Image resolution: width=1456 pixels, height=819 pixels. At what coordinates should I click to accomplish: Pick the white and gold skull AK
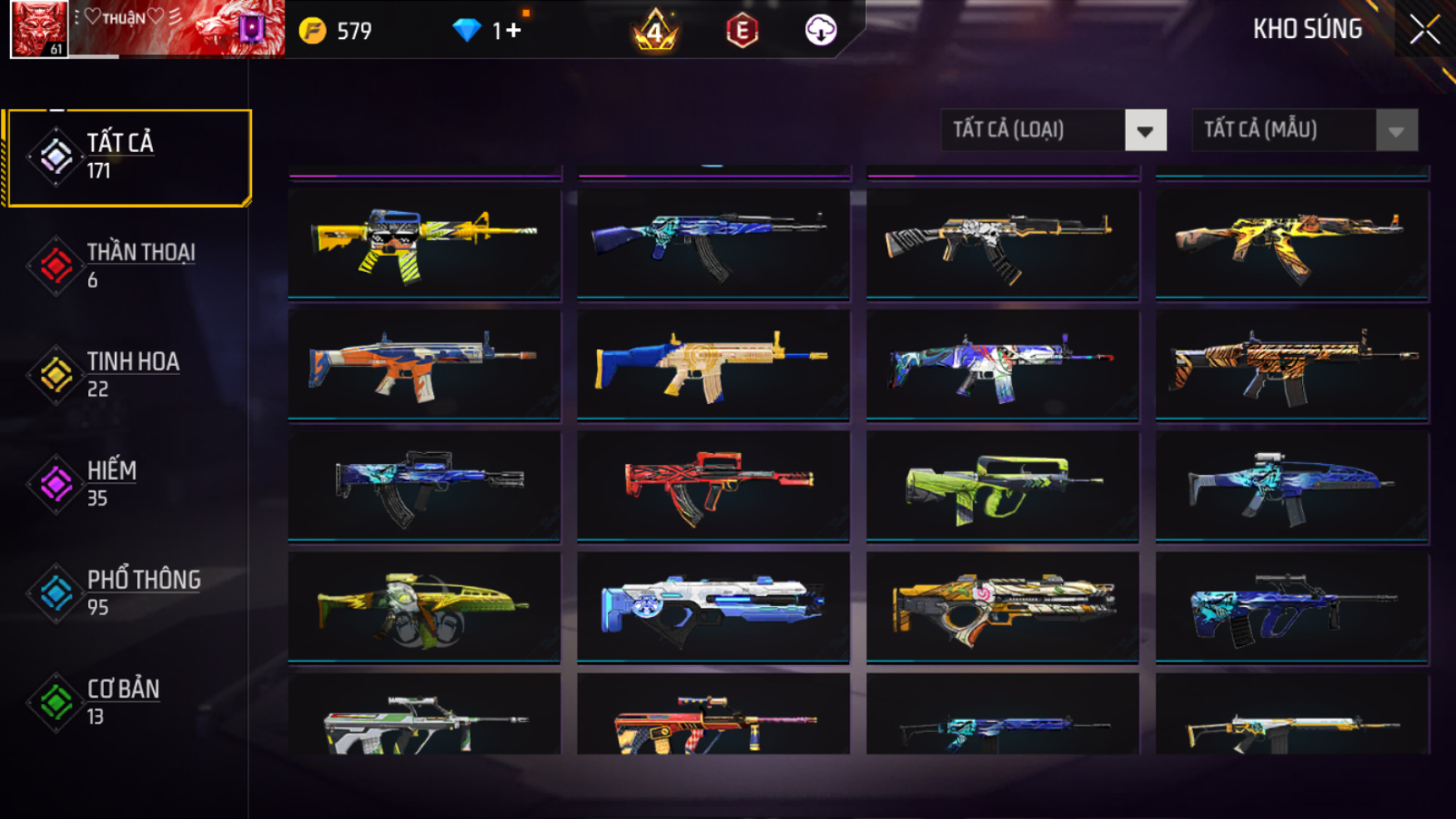[1002, 243]
